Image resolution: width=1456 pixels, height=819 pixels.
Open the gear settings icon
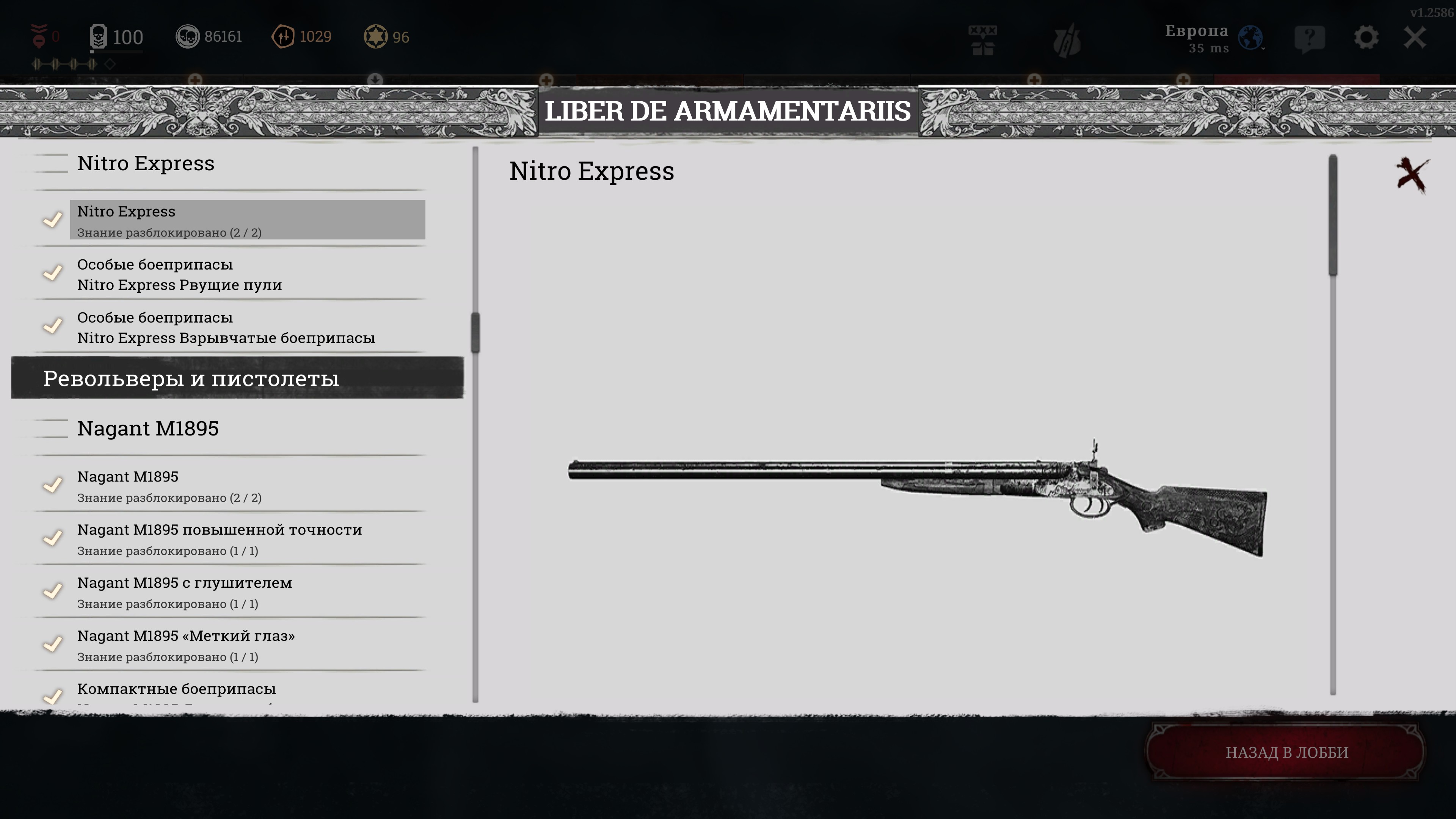tap(1365, 38)
